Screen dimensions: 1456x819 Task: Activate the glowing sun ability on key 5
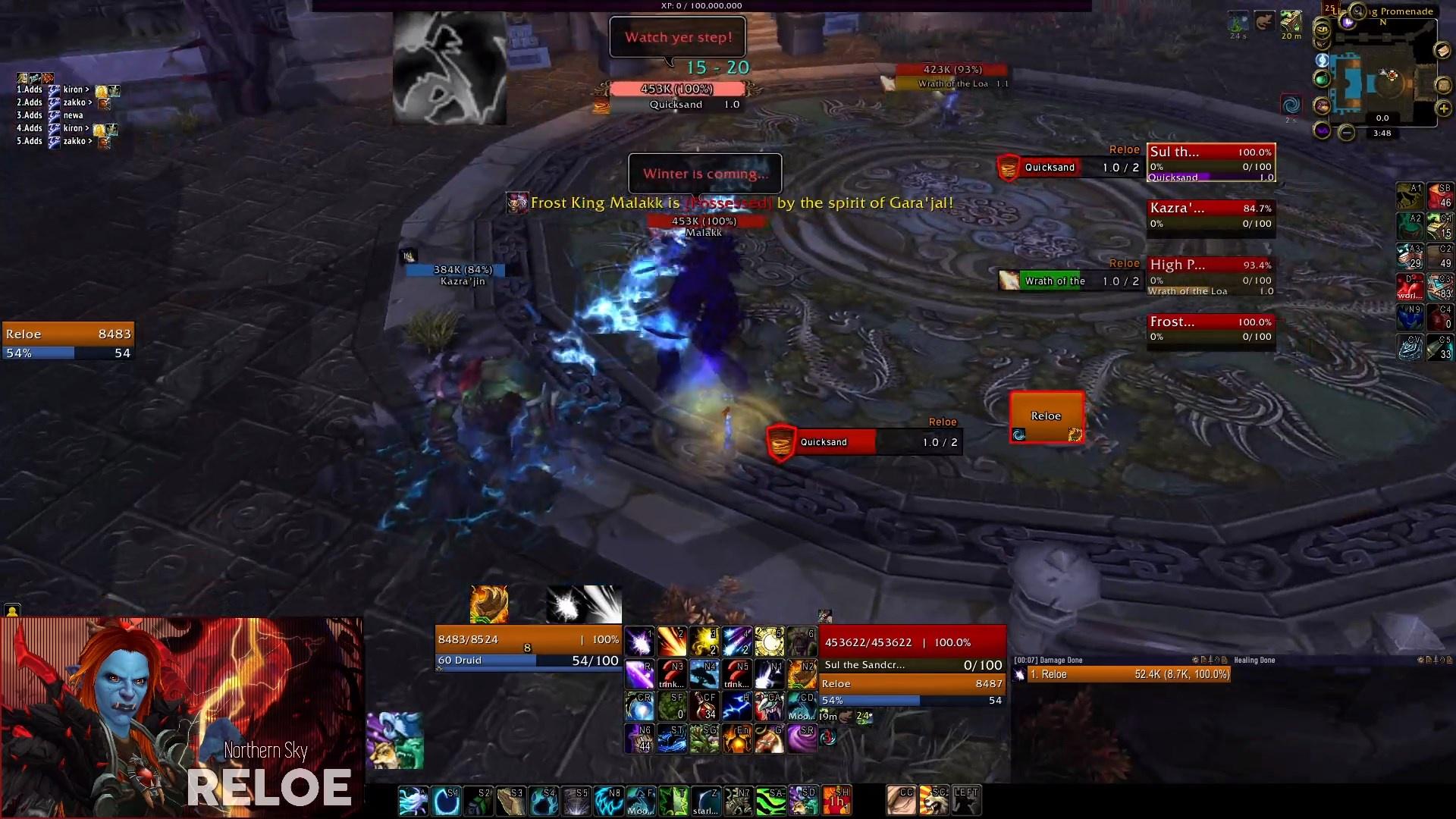coord(769,642)
